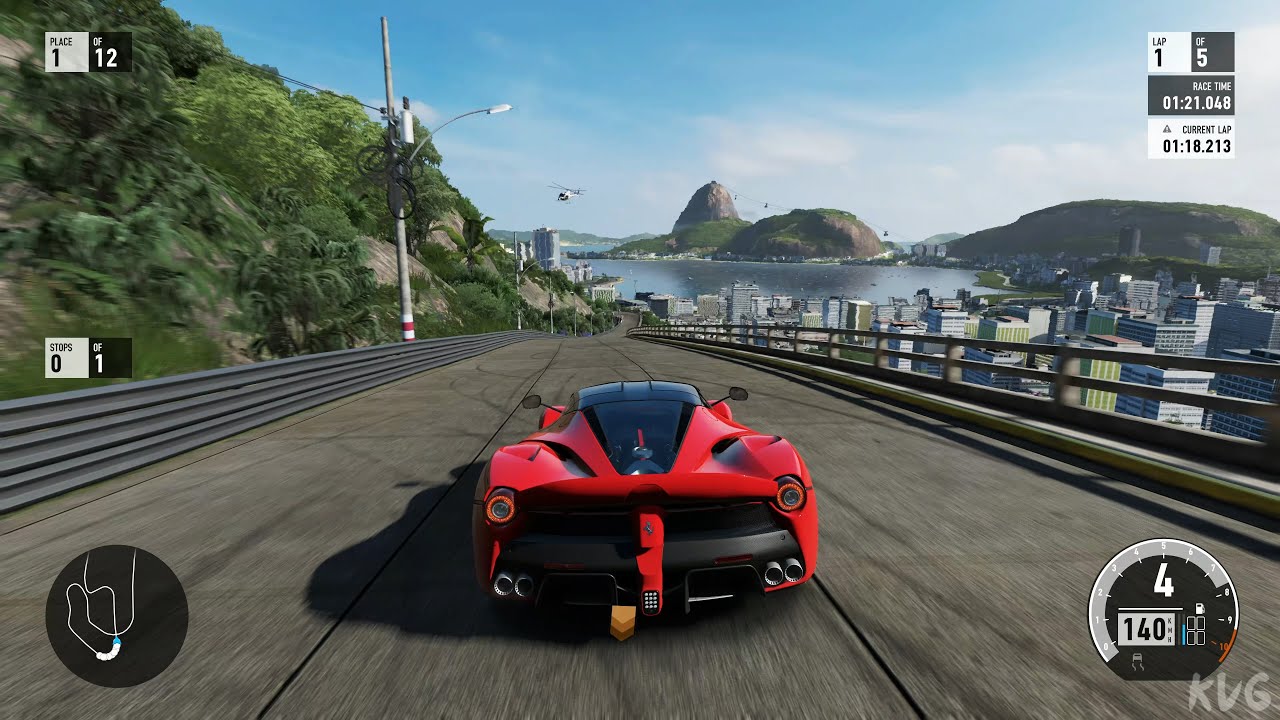Click the circular track minimap

pyautogui.click(x=116, y=615)
